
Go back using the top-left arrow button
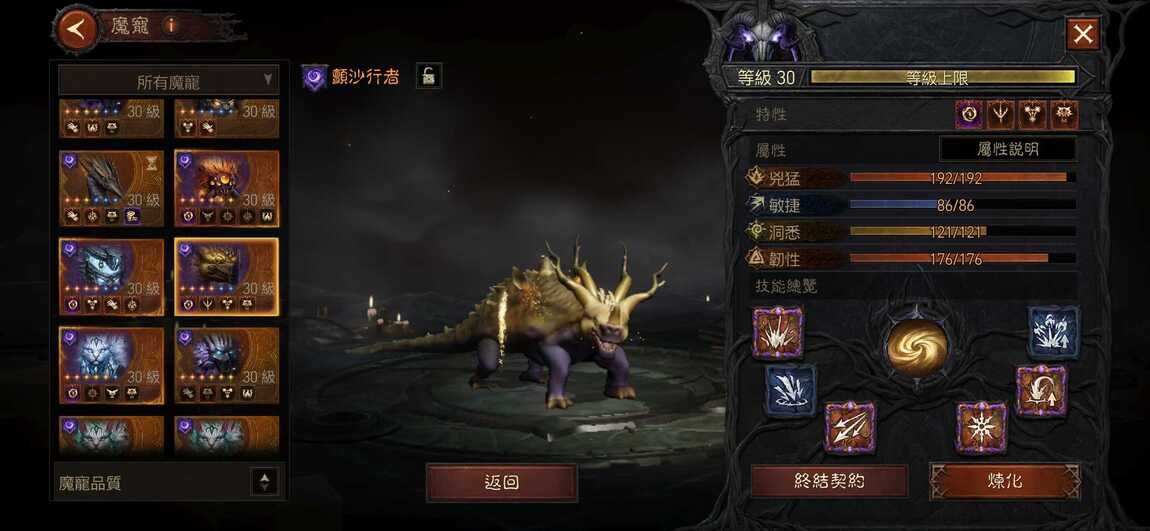pos(76,28)
